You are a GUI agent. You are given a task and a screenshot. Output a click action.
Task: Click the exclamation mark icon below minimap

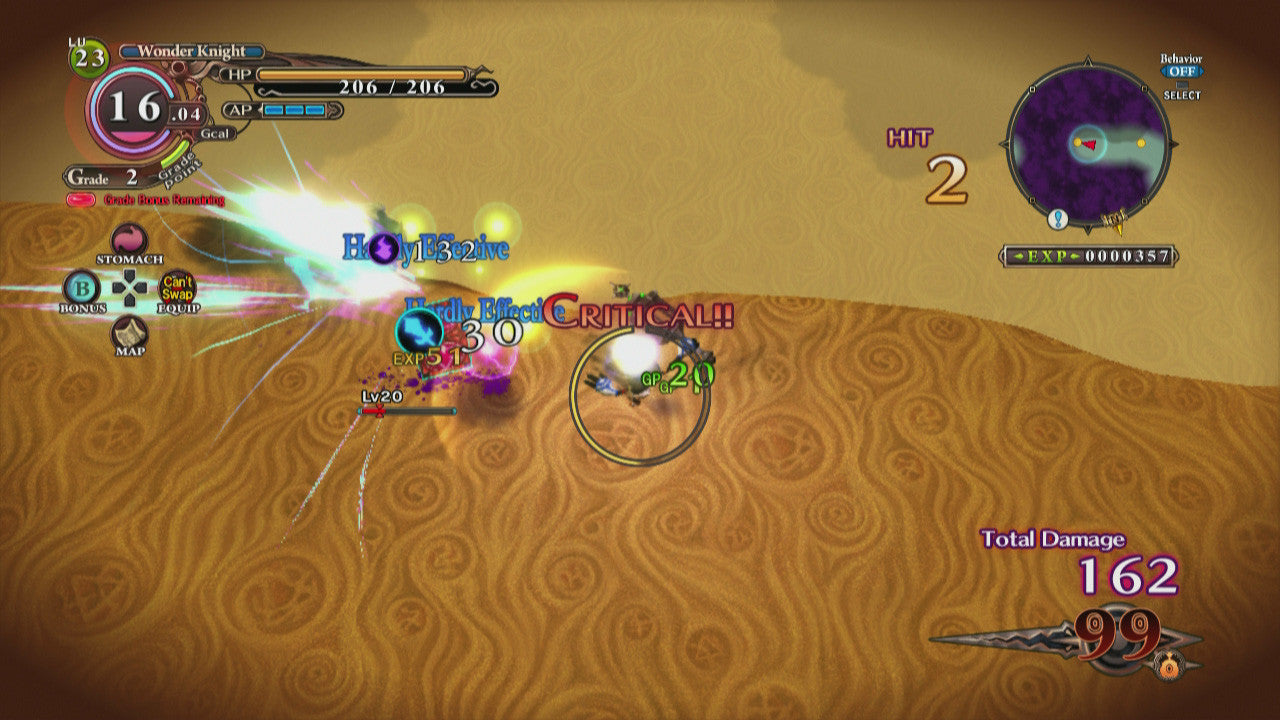[1058, 219]
